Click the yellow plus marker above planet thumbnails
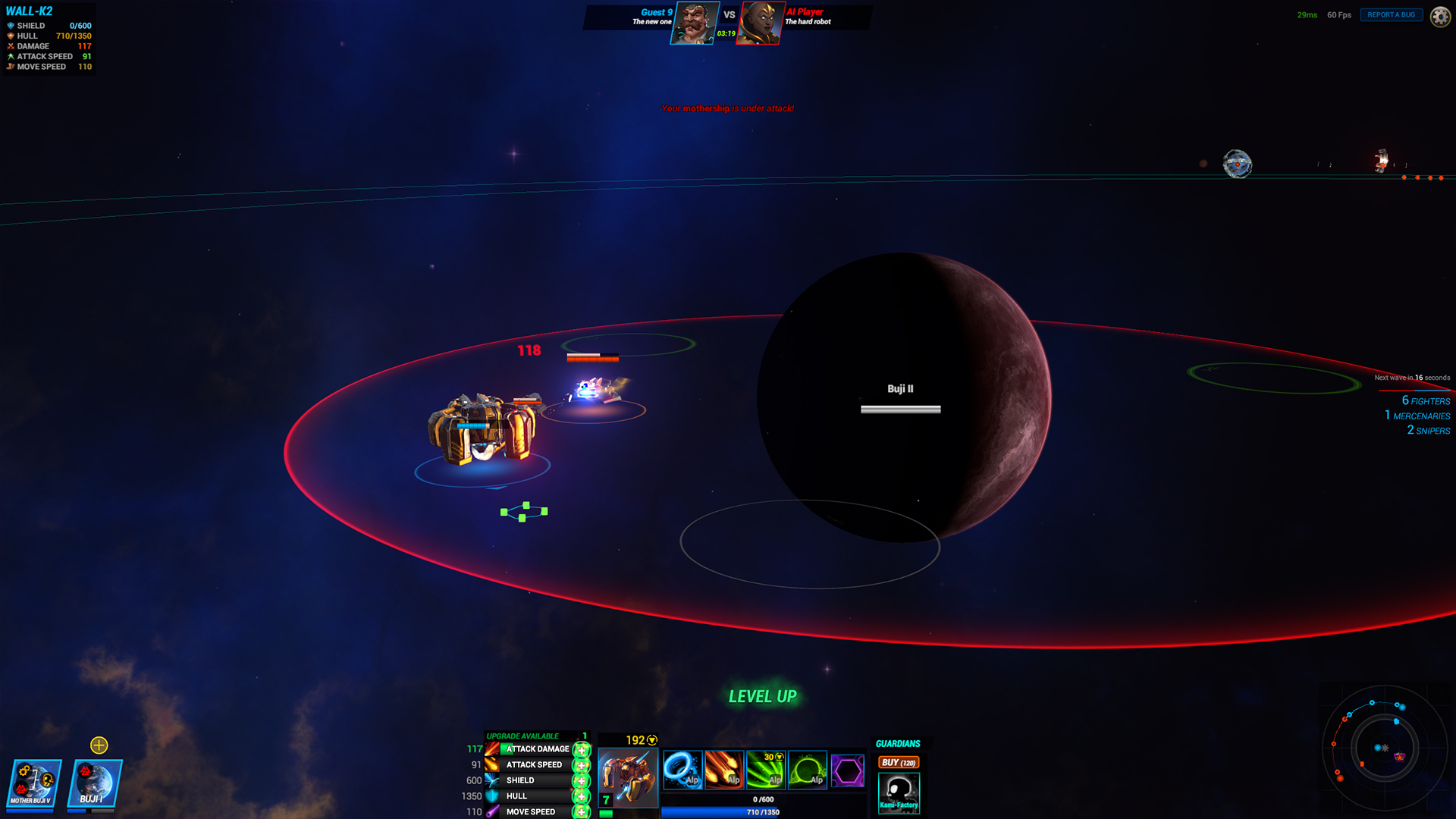The width and height of the screenshot is (1456, 819). click(99, 745)
